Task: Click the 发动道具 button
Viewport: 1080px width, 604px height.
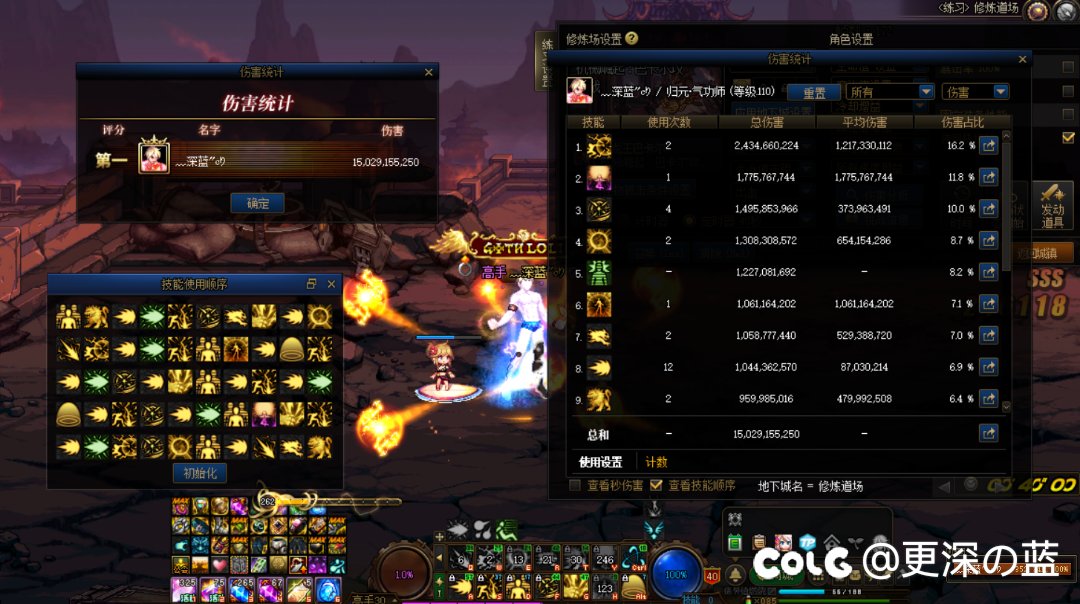Action: (1052, 204)
